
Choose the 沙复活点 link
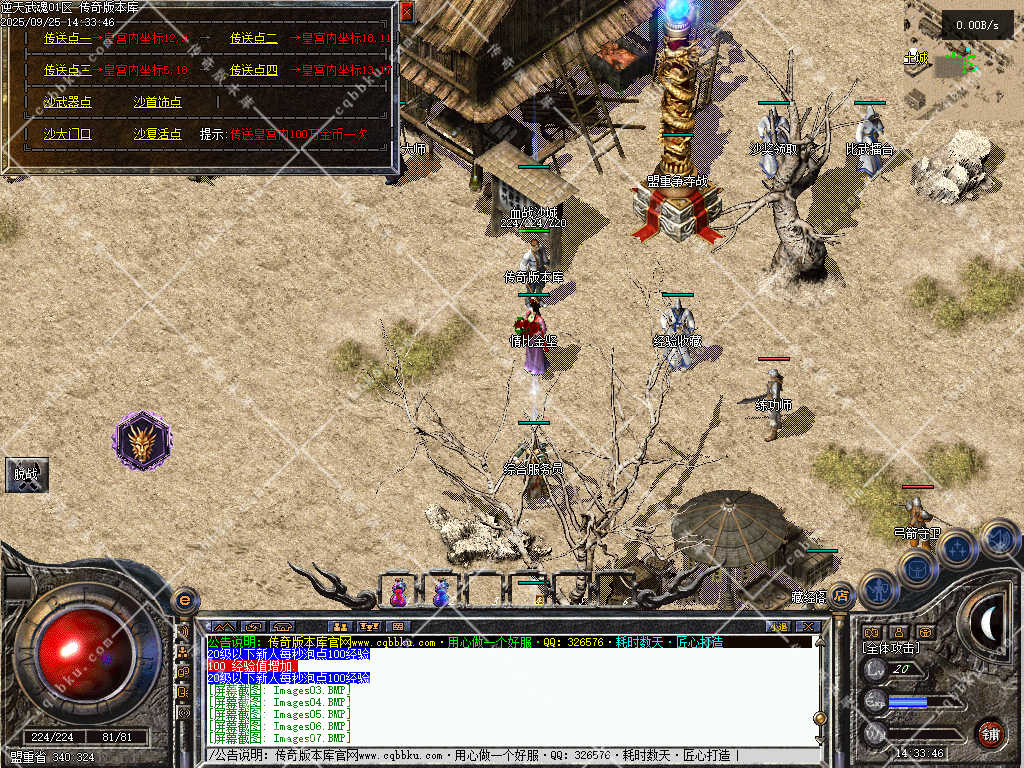click(157, 133)
